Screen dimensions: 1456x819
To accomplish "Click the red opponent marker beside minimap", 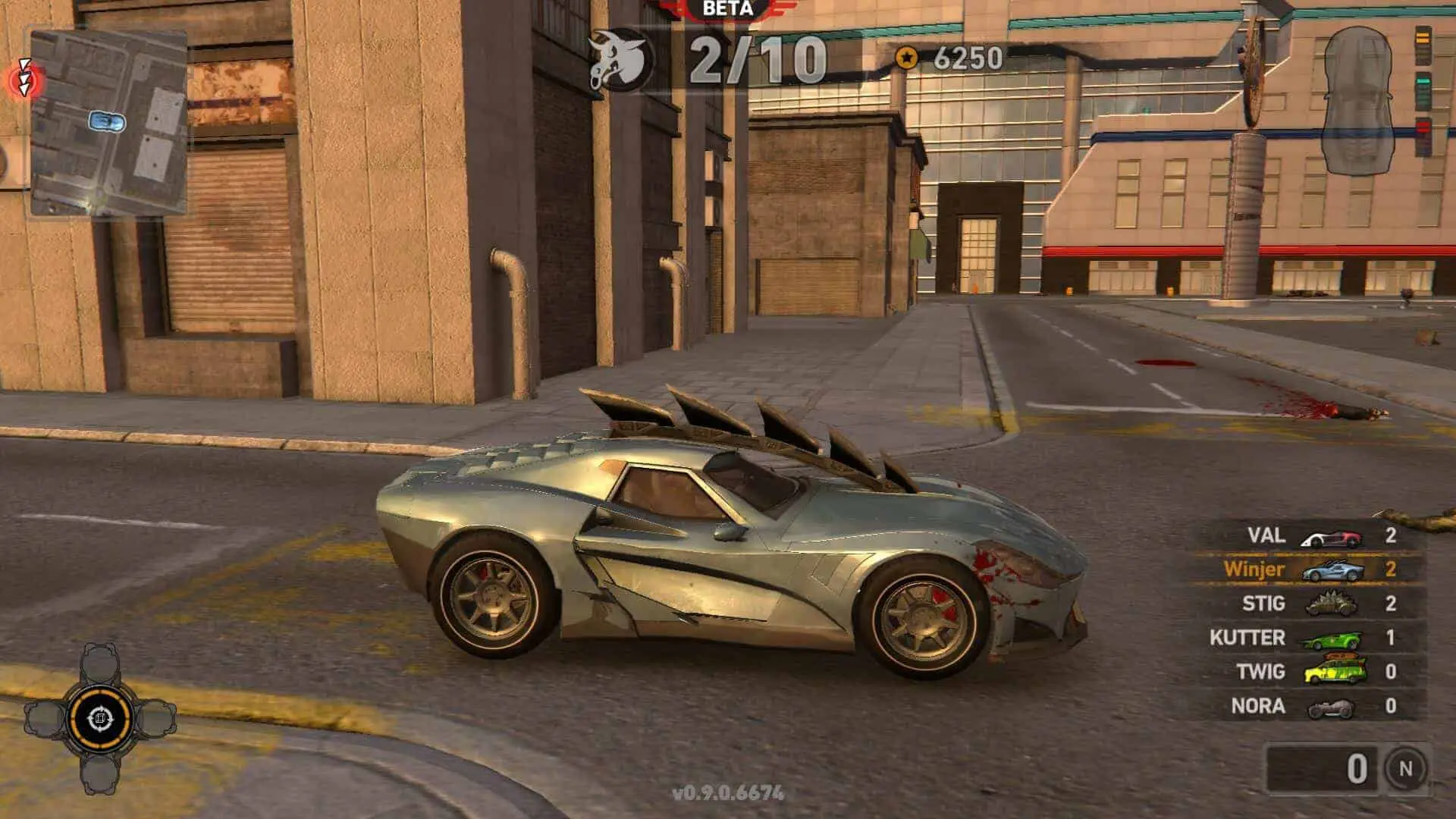I will (x=25, y=79).
